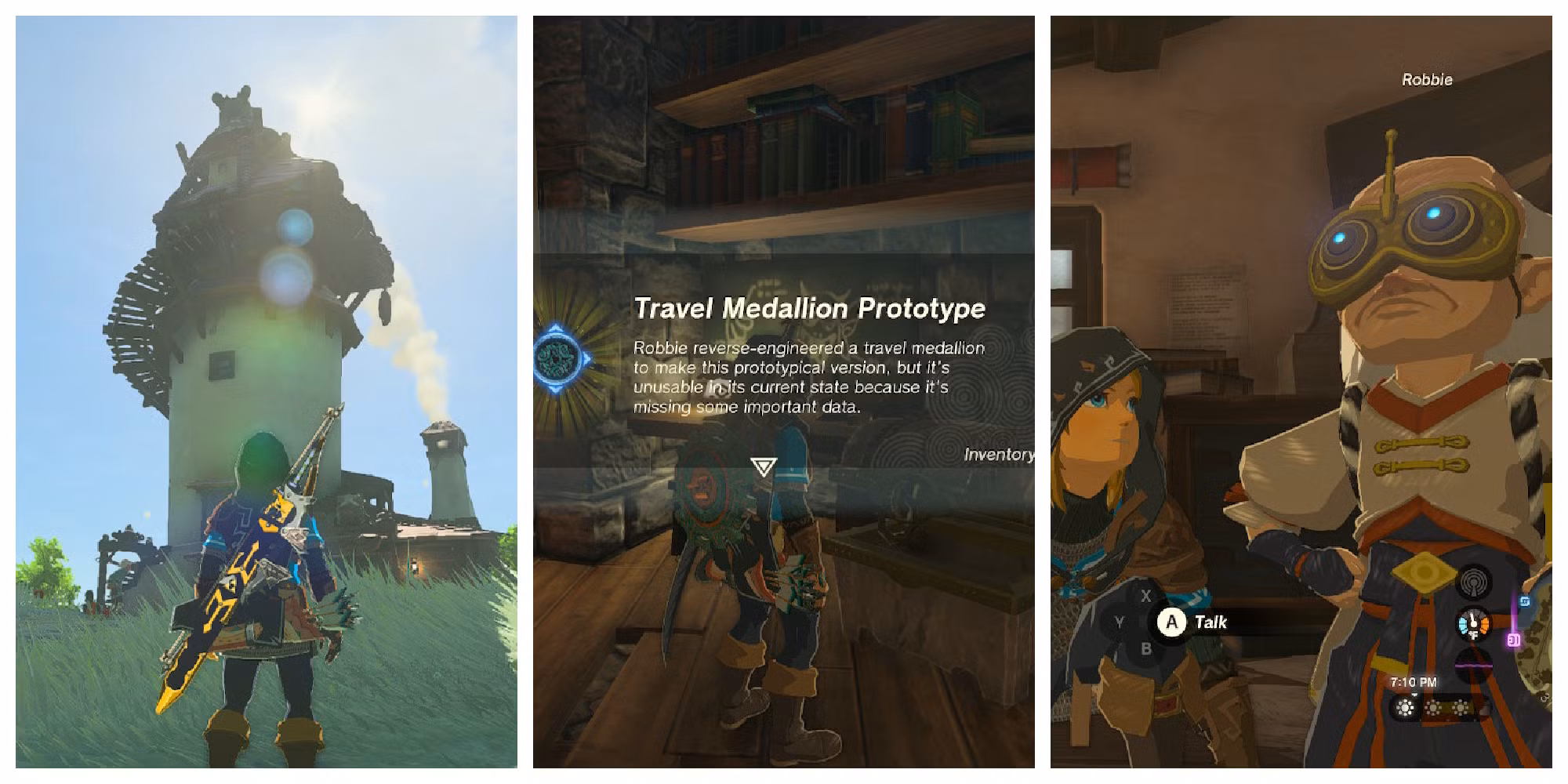Click the X button prompt icon
1568x784 pixels.
1147,596
